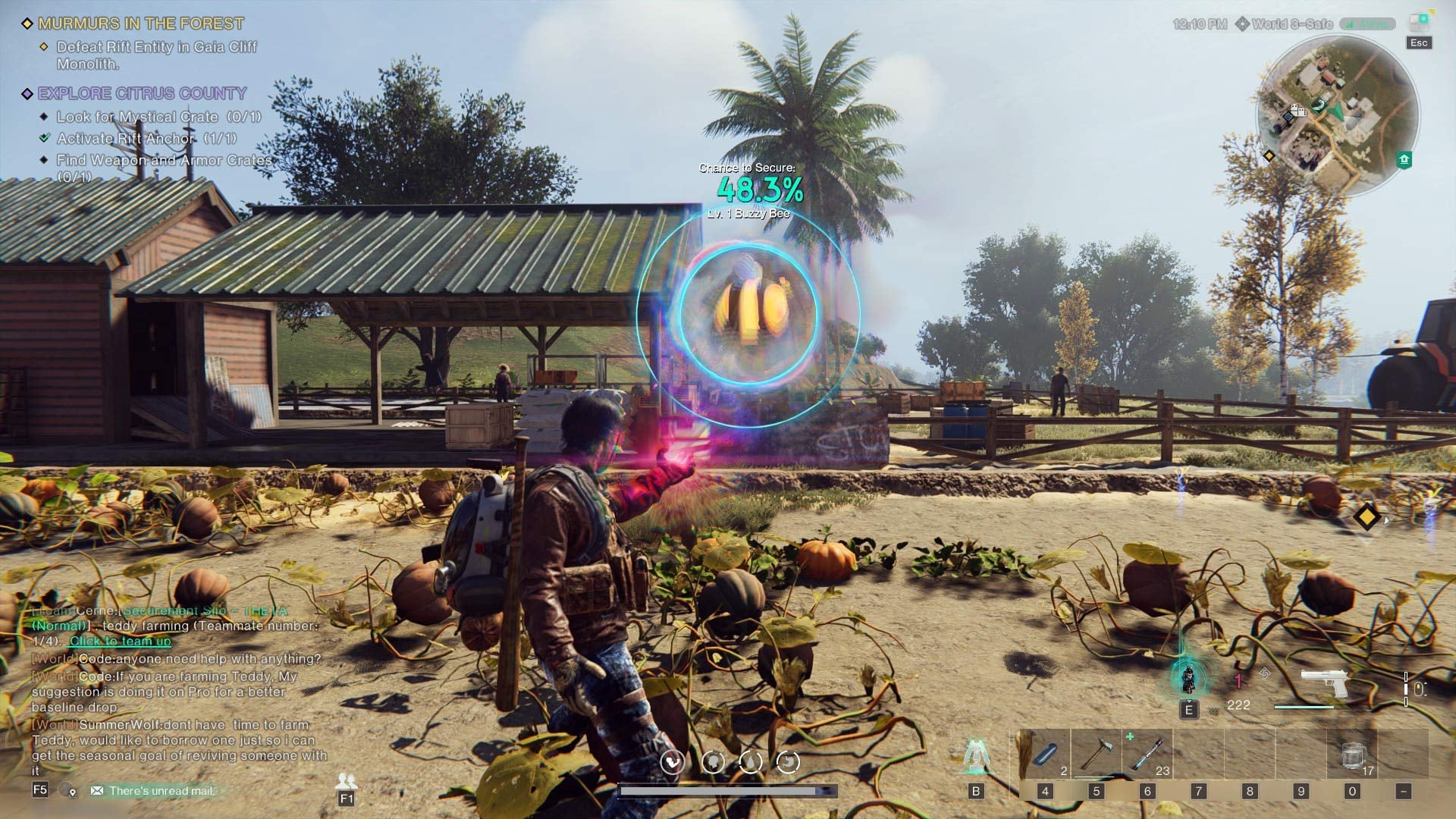Viewport: 1456px width, 819px height.
Task: Collapse the EXPLORE CITRUS COUNTY quest
Action: (28, 93)
